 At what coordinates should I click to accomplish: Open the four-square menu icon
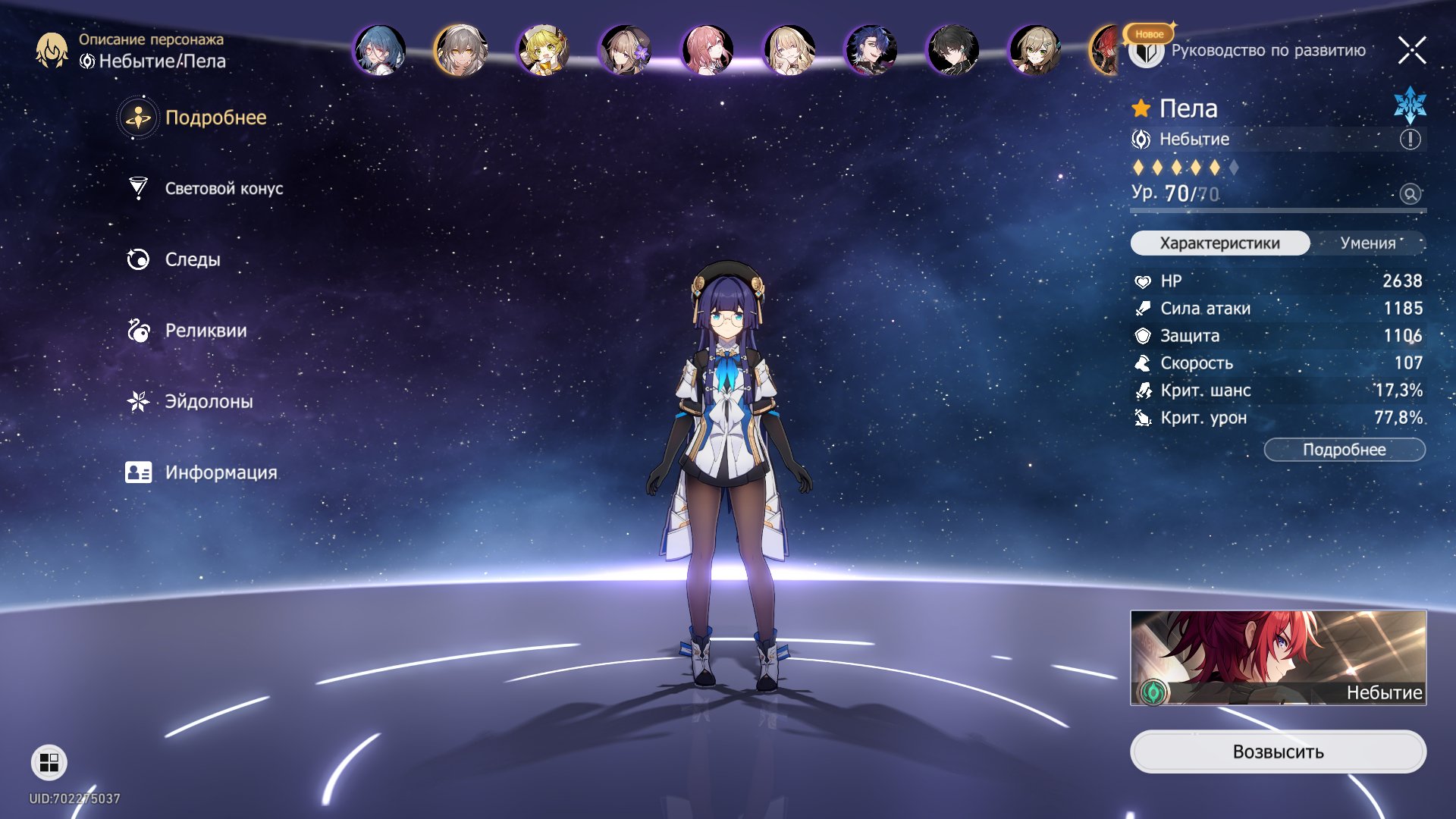point(49,762)
